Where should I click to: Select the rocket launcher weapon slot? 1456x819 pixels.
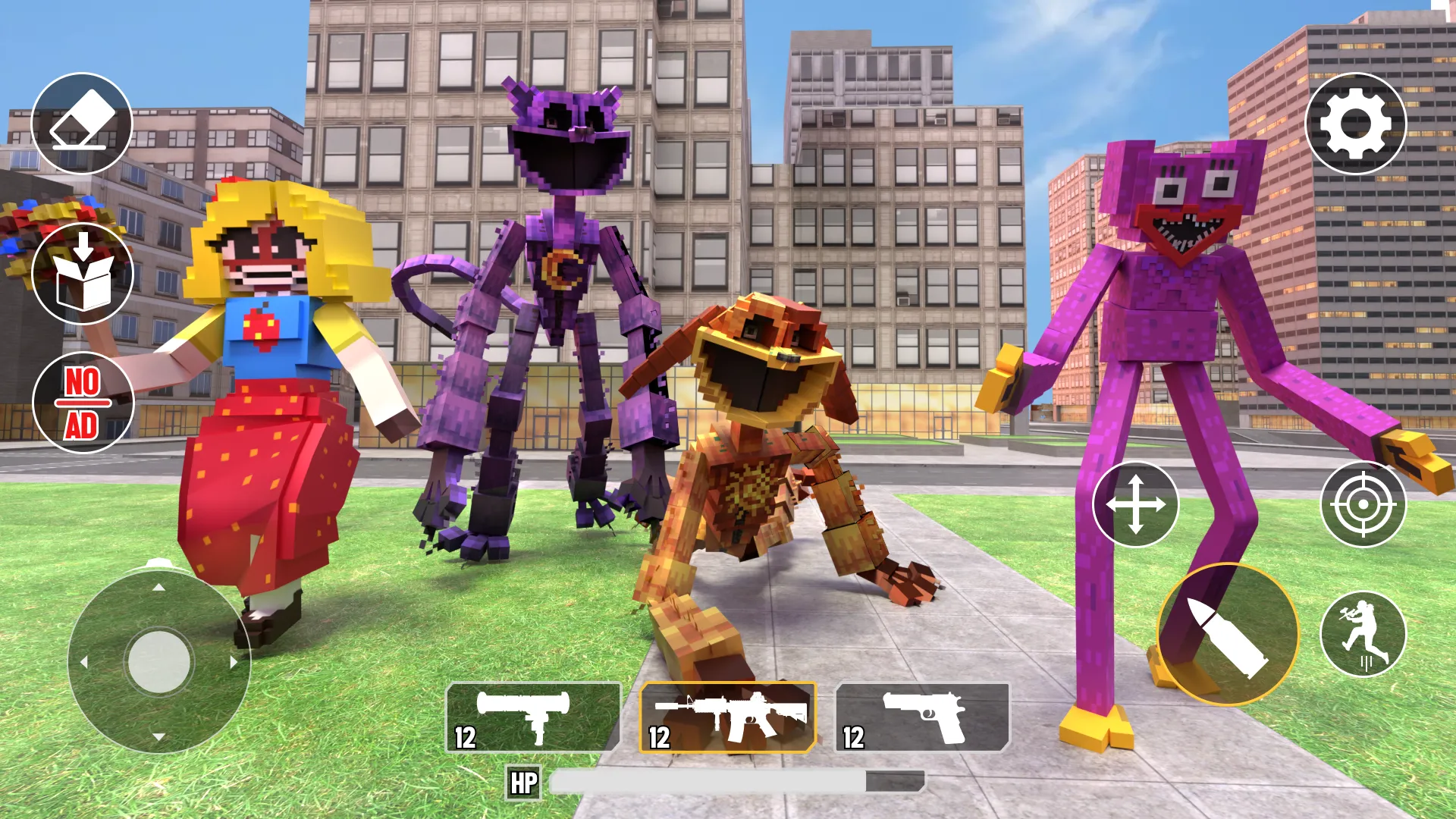(533, 717)
